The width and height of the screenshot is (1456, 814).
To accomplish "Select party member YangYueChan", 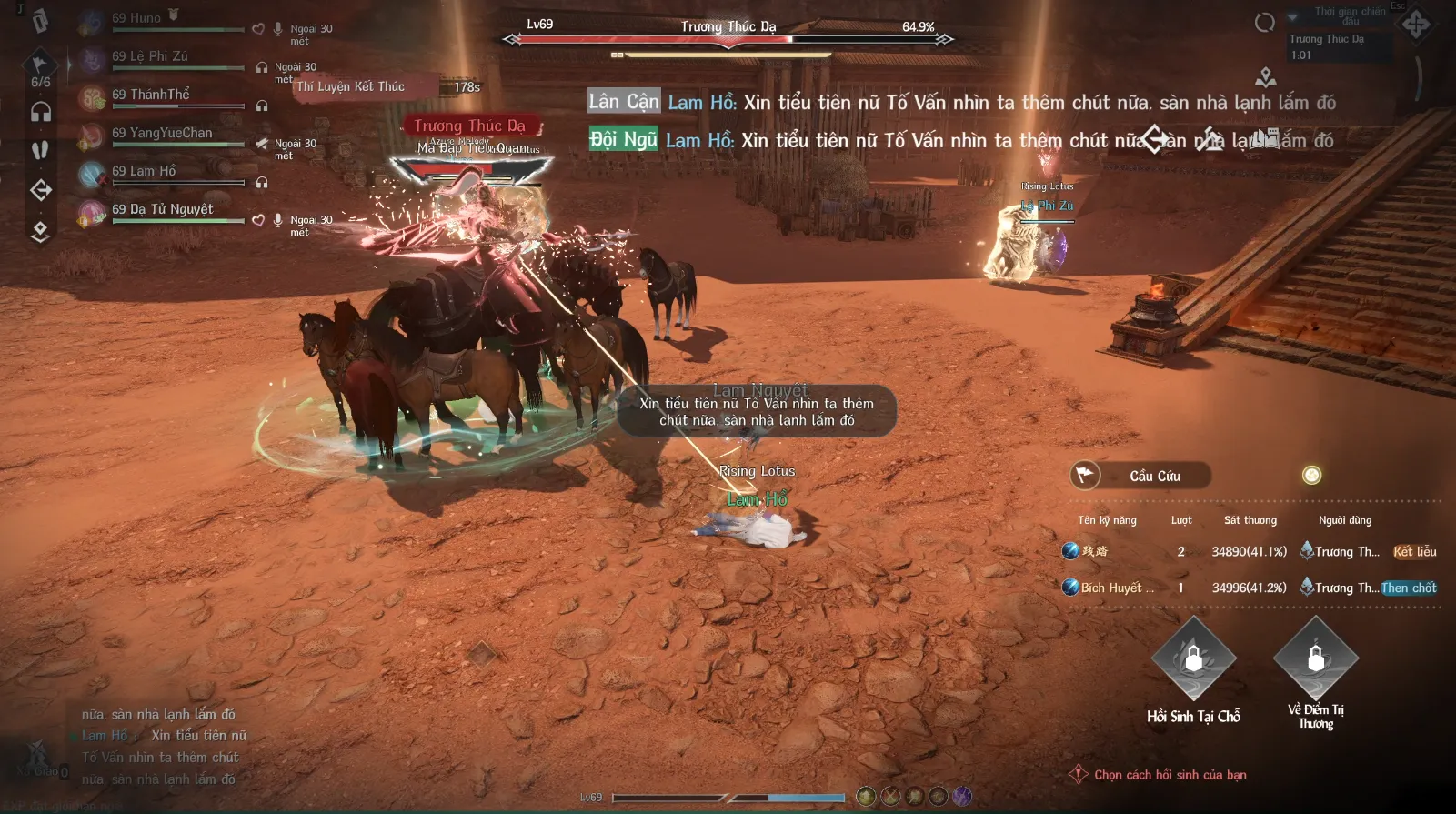I will (x=162, y=134).
